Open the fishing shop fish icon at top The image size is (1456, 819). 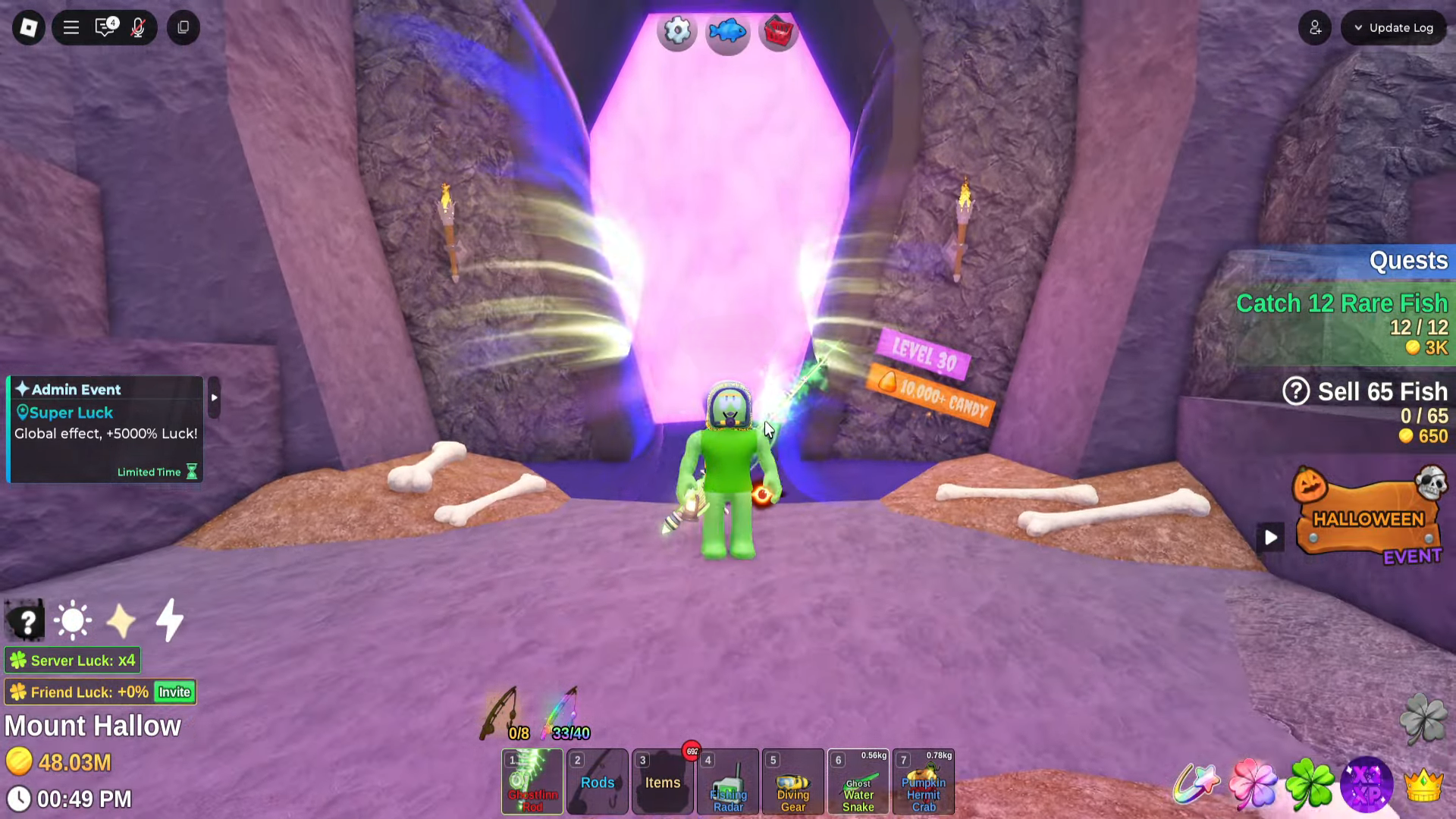[x=727, y=32]
